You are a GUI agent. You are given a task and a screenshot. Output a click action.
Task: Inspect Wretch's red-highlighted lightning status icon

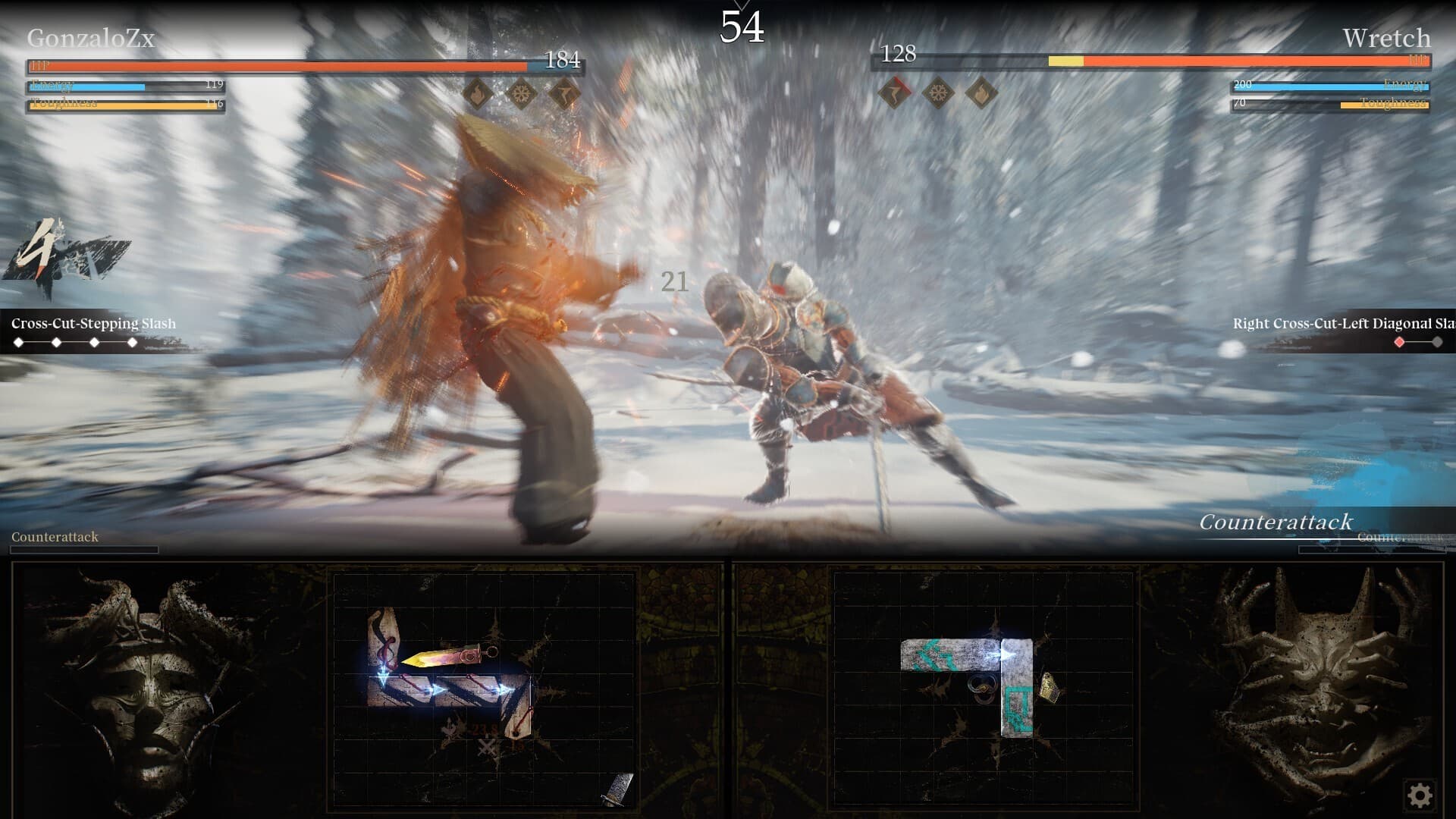(x=895, y=93)
